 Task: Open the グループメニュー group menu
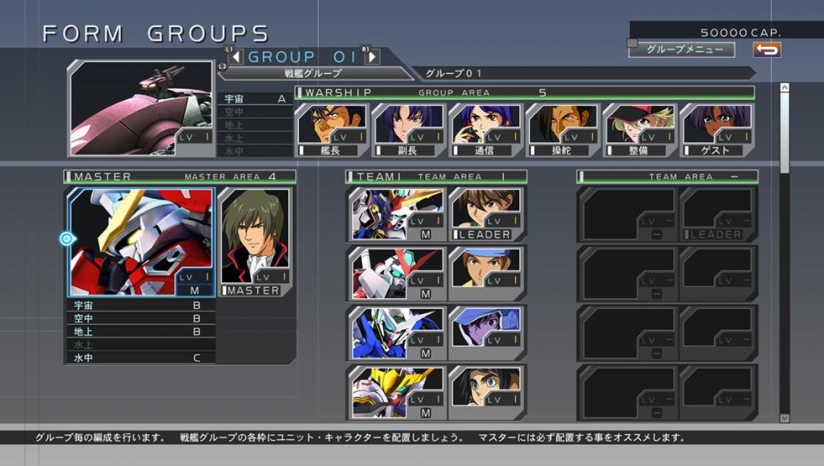682,49
